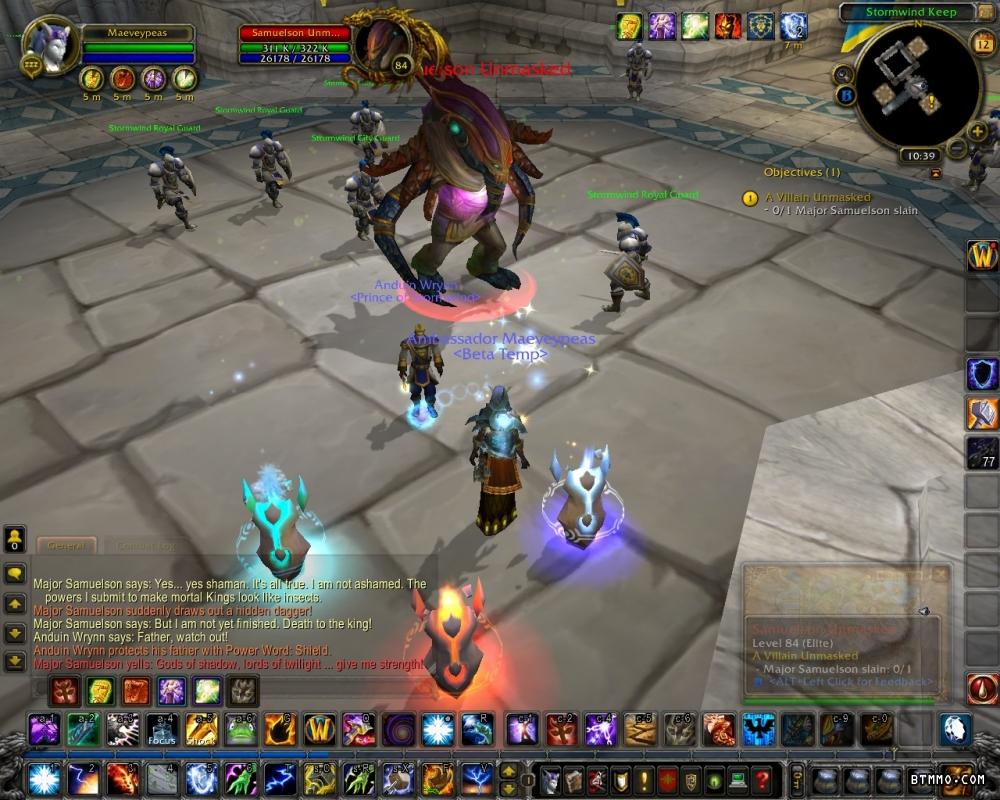This screenshot has height=800, width=1000.
Task: Open the chat menu speech bubble button
Action: click(15, 574)
